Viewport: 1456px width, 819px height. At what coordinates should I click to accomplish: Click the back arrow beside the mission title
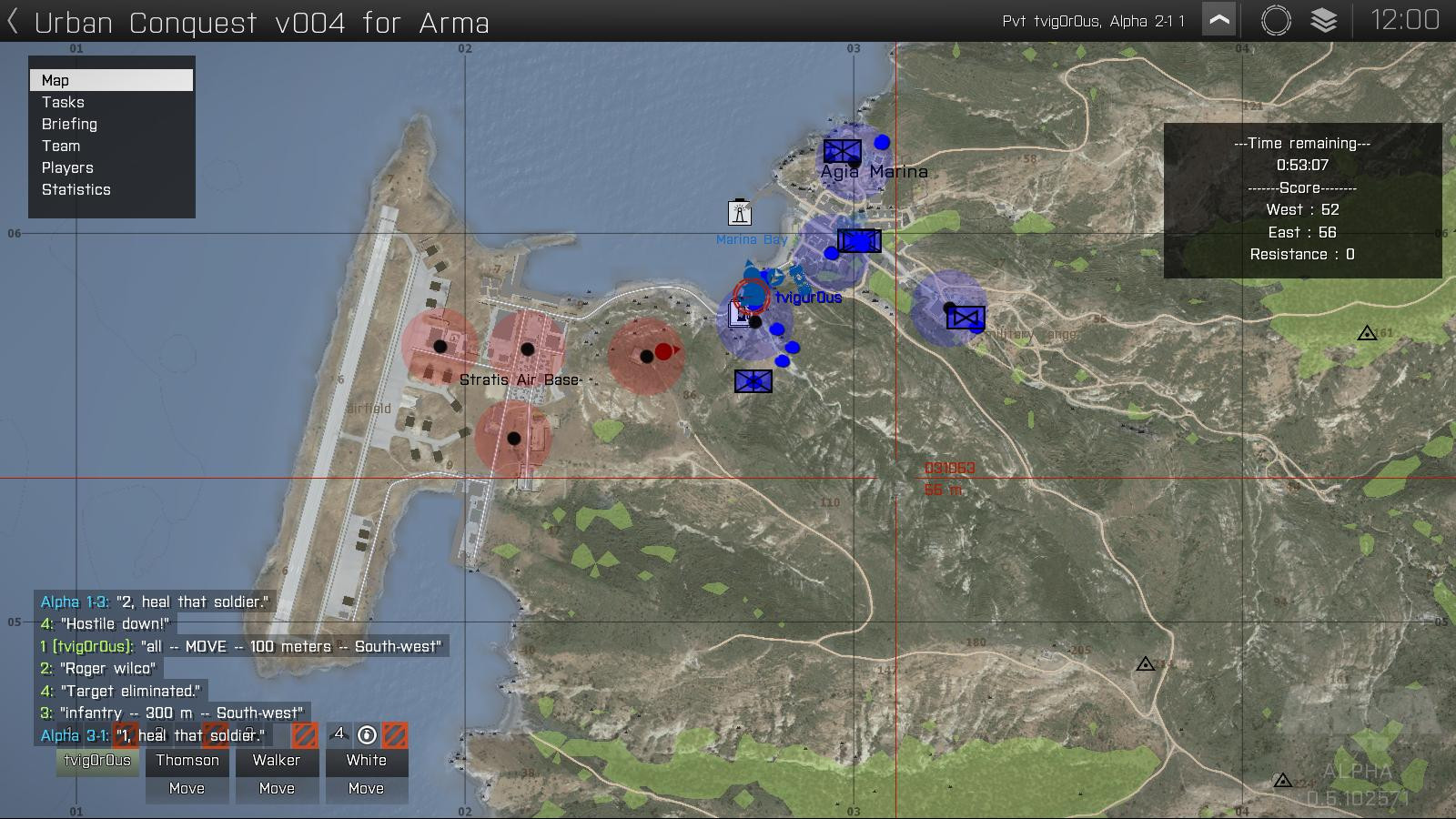[13, 22]
